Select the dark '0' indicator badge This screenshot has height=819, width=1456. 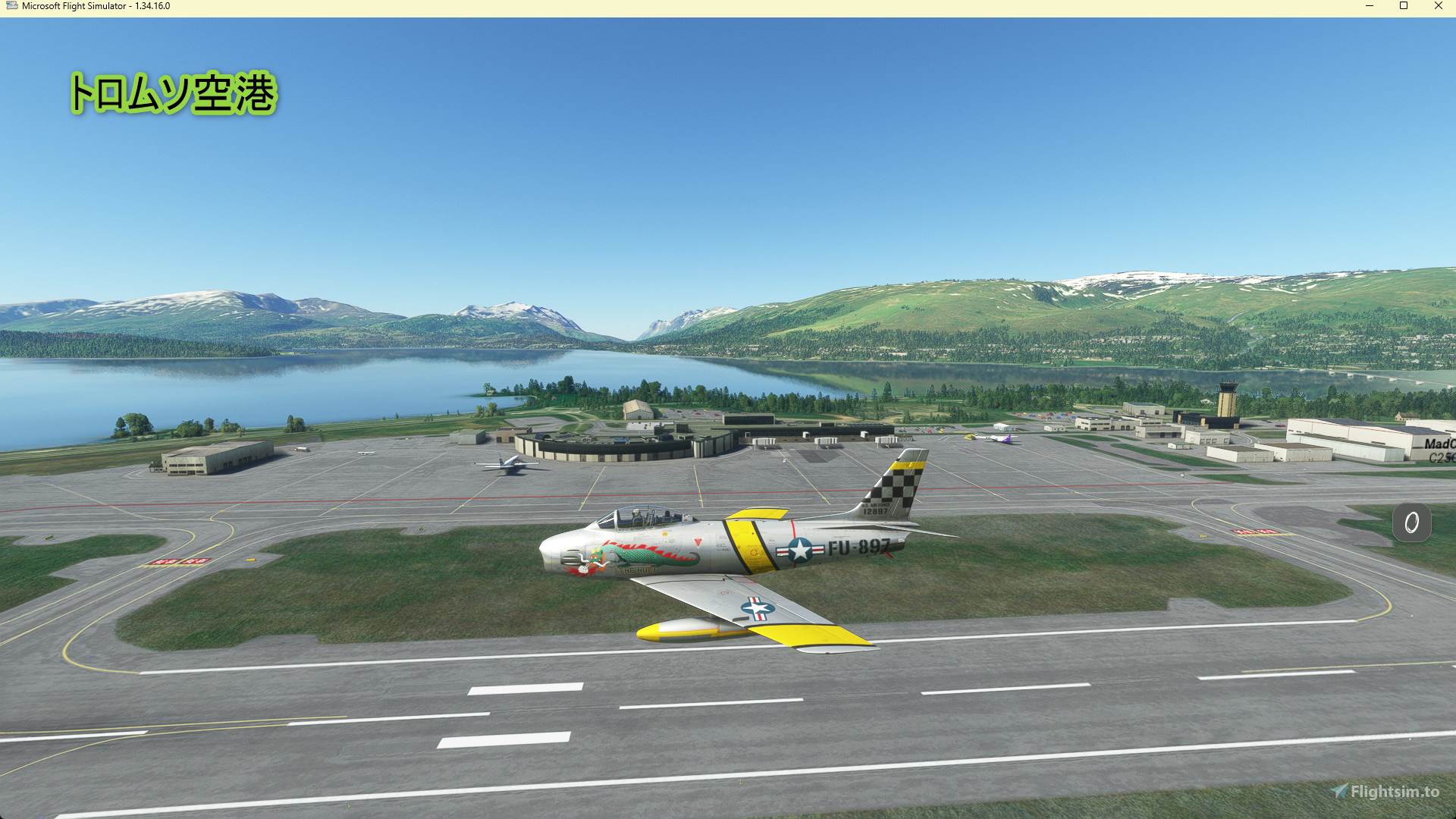1410,523
